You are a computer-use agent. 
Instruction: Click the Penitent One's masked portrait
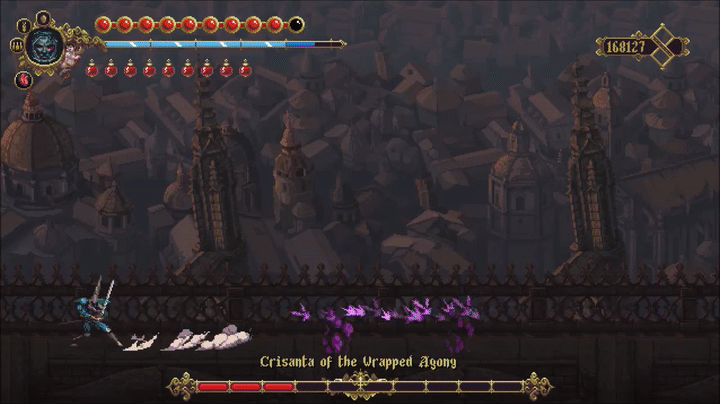click(x=43, y=45)
